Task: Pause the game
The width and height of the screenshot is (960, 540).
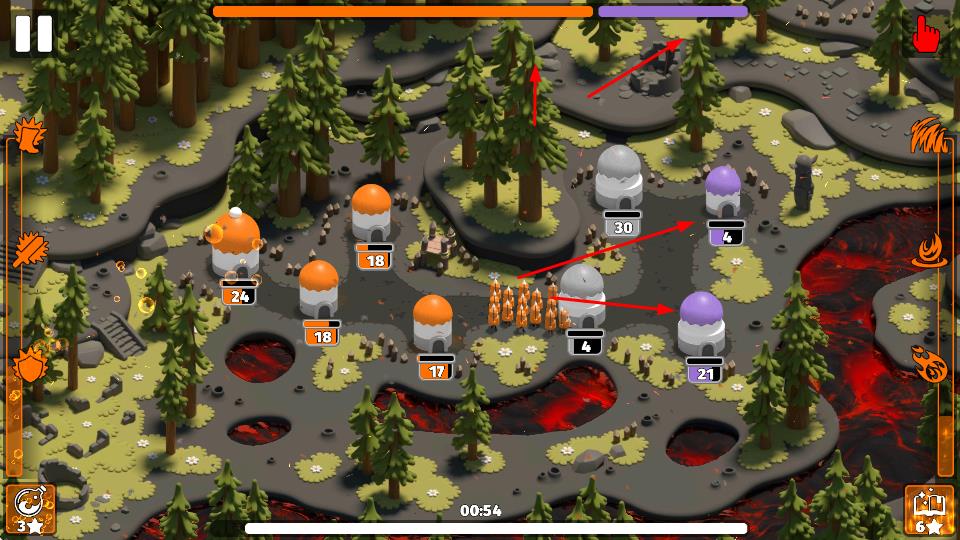Action: coord(32,33)
